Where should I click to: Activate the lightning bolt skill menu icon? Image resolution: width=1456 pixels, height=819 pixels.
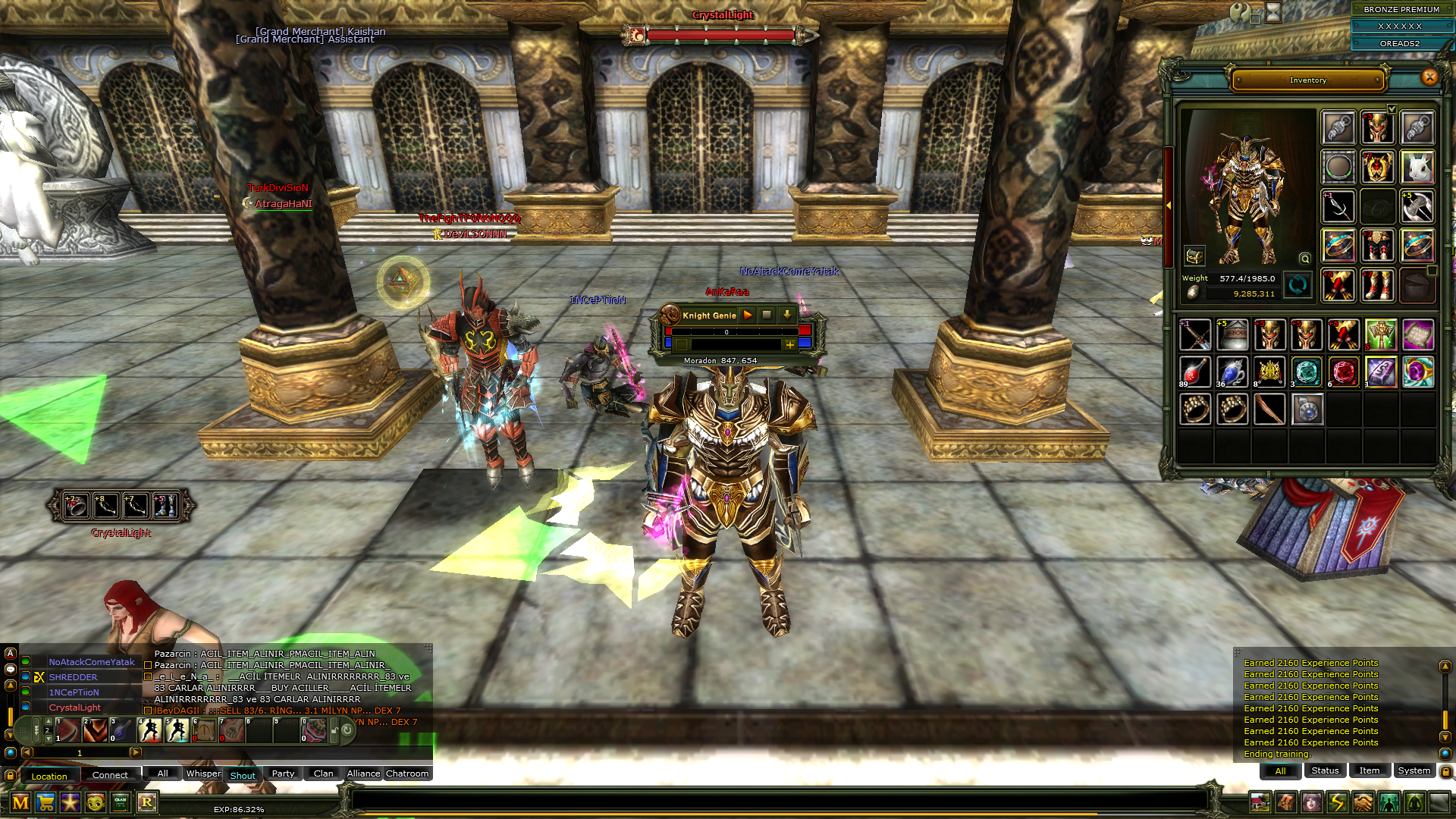[x=1337, y=802]
